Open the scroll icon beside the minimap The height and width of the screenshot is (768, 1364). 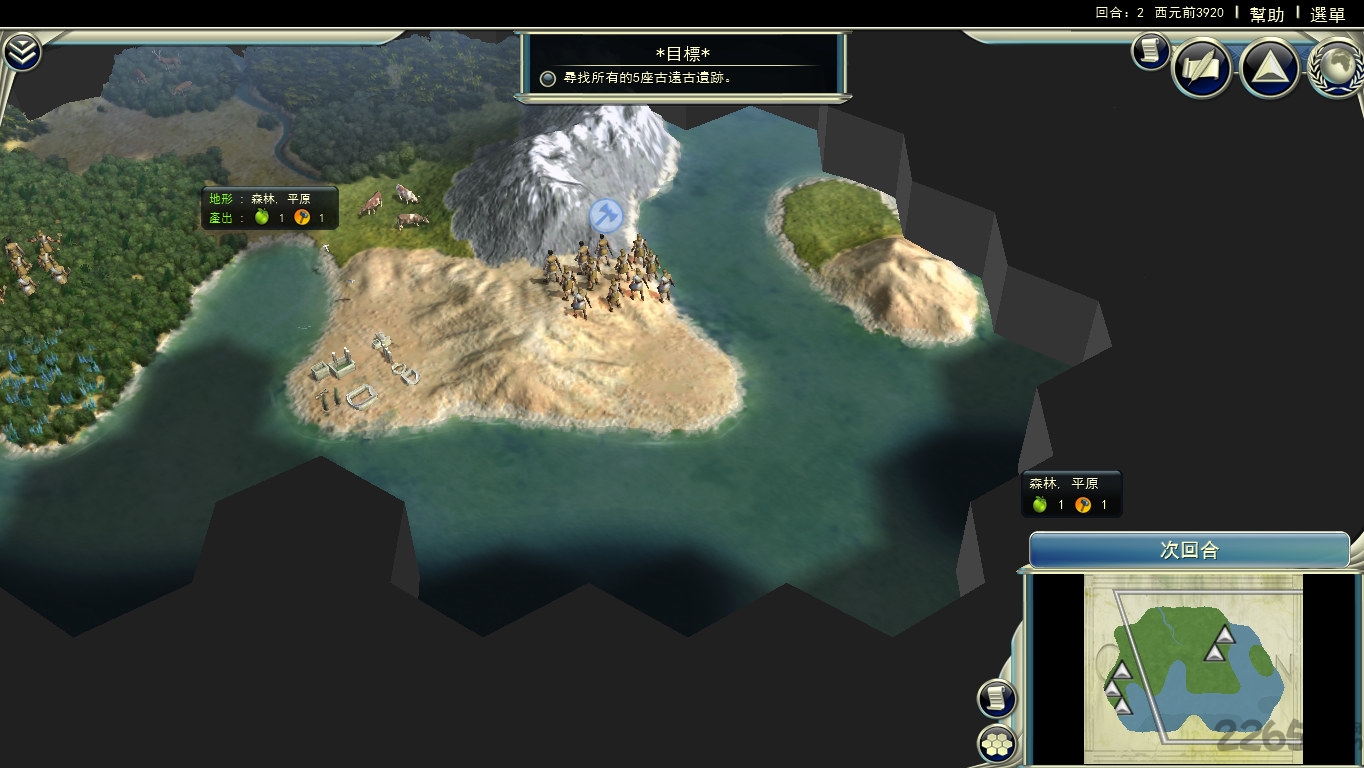click(996, 698)
